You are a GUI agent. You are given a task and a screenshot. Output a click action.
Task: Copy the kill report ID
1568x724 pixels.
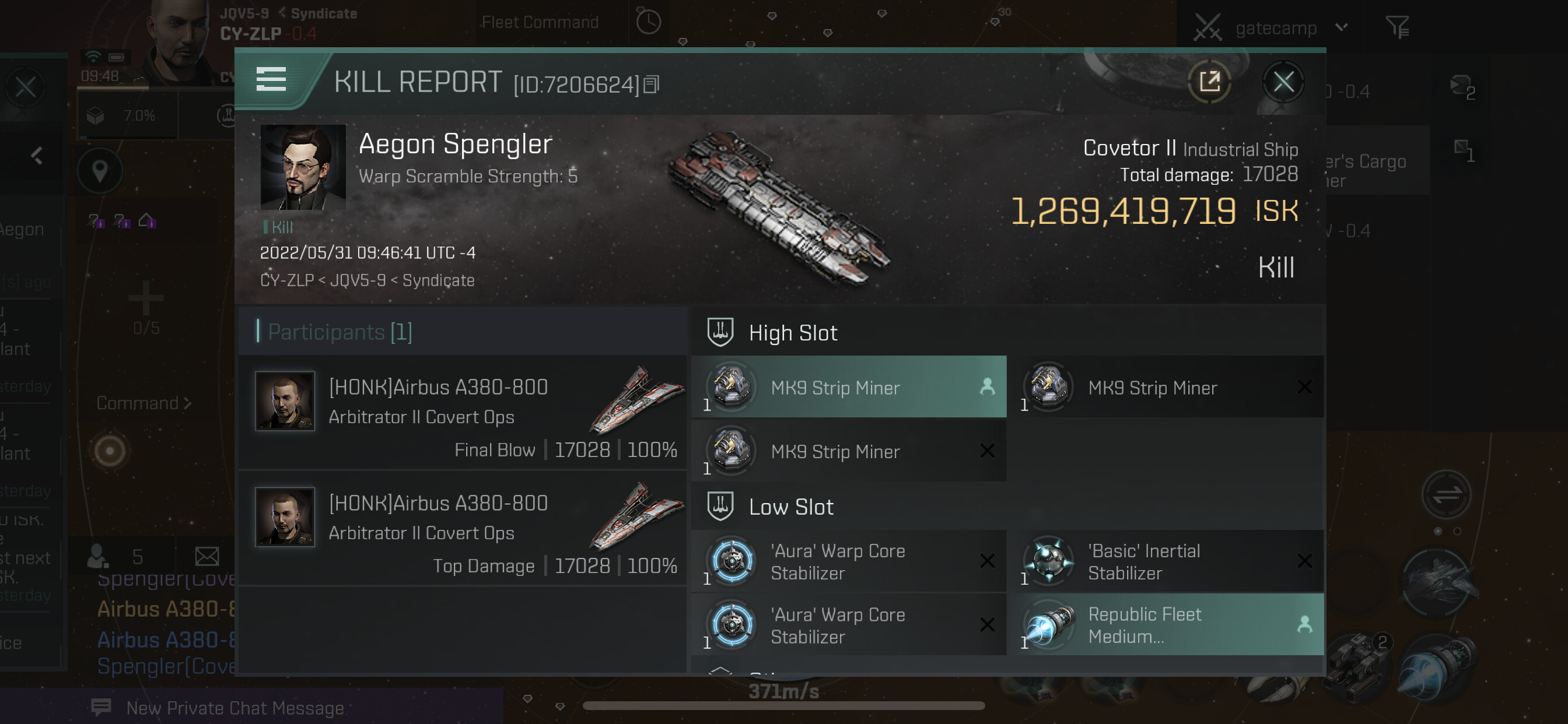(652, 85)
